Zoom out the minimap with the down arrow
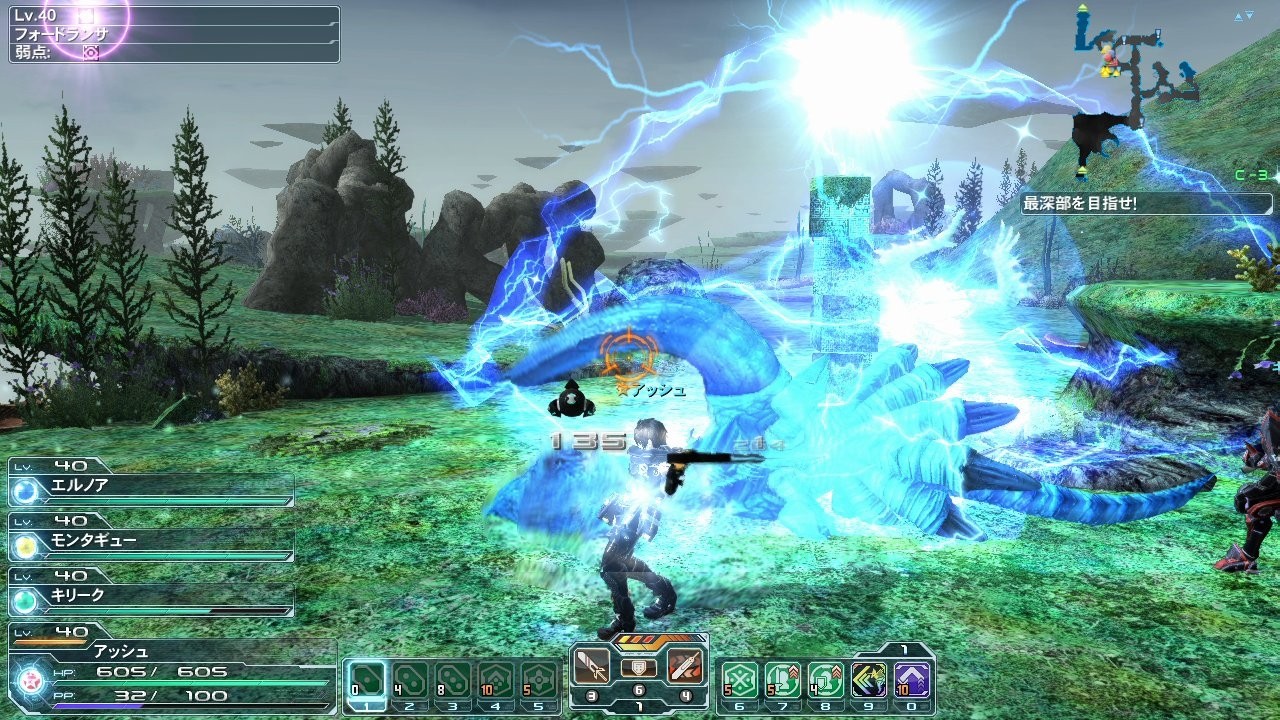Viewport: 1280px width, 720px height. tap(1249, 15)
